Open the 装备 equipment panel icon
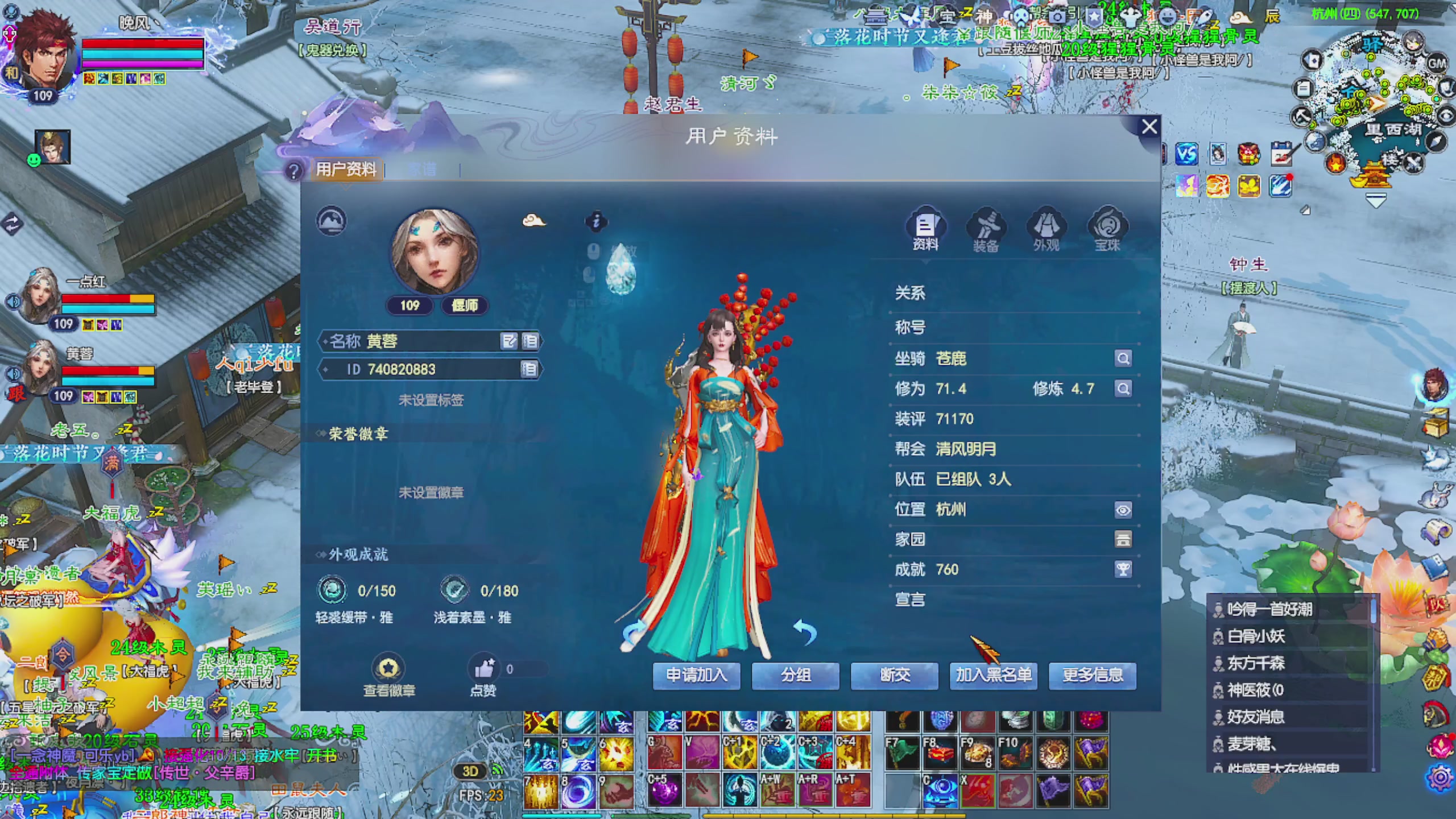 (x=987, y=227)
